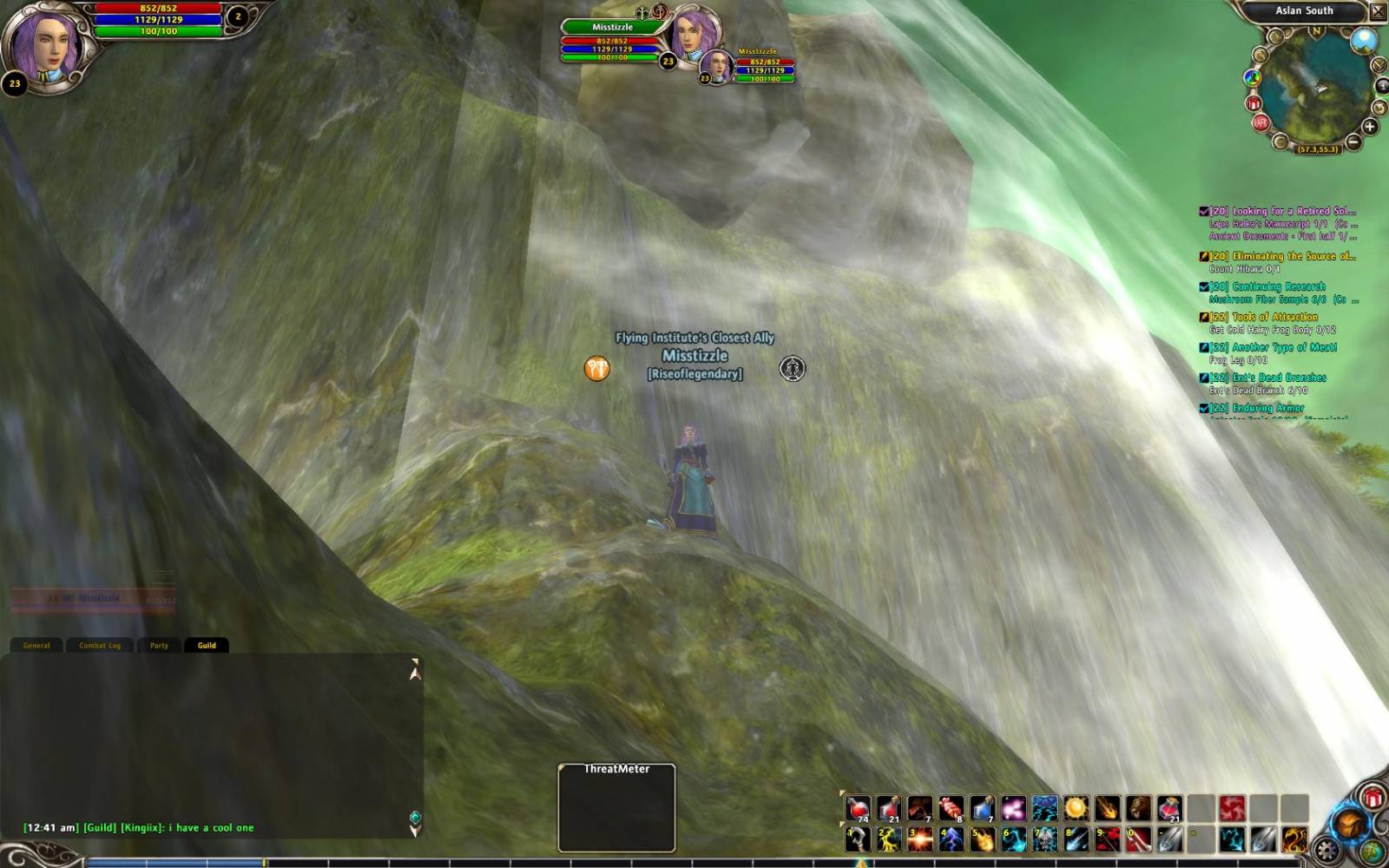Use the red health potion with 74 charges
This screenshot has width=1389, height=868.
coord(858,809)
